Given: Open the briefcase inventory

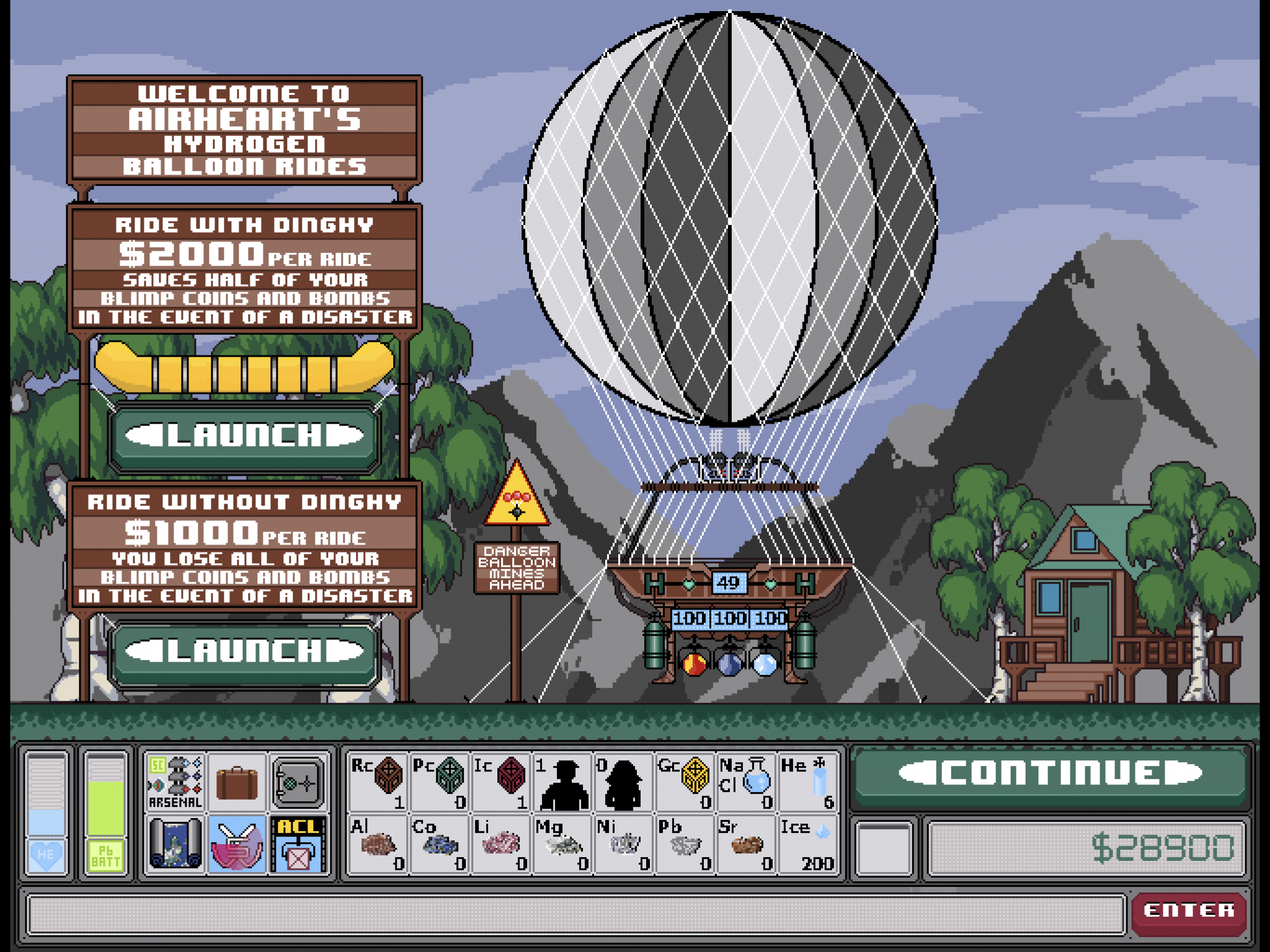Looking at the screenshot, I should pyautogui.click(x=236, y=780).
